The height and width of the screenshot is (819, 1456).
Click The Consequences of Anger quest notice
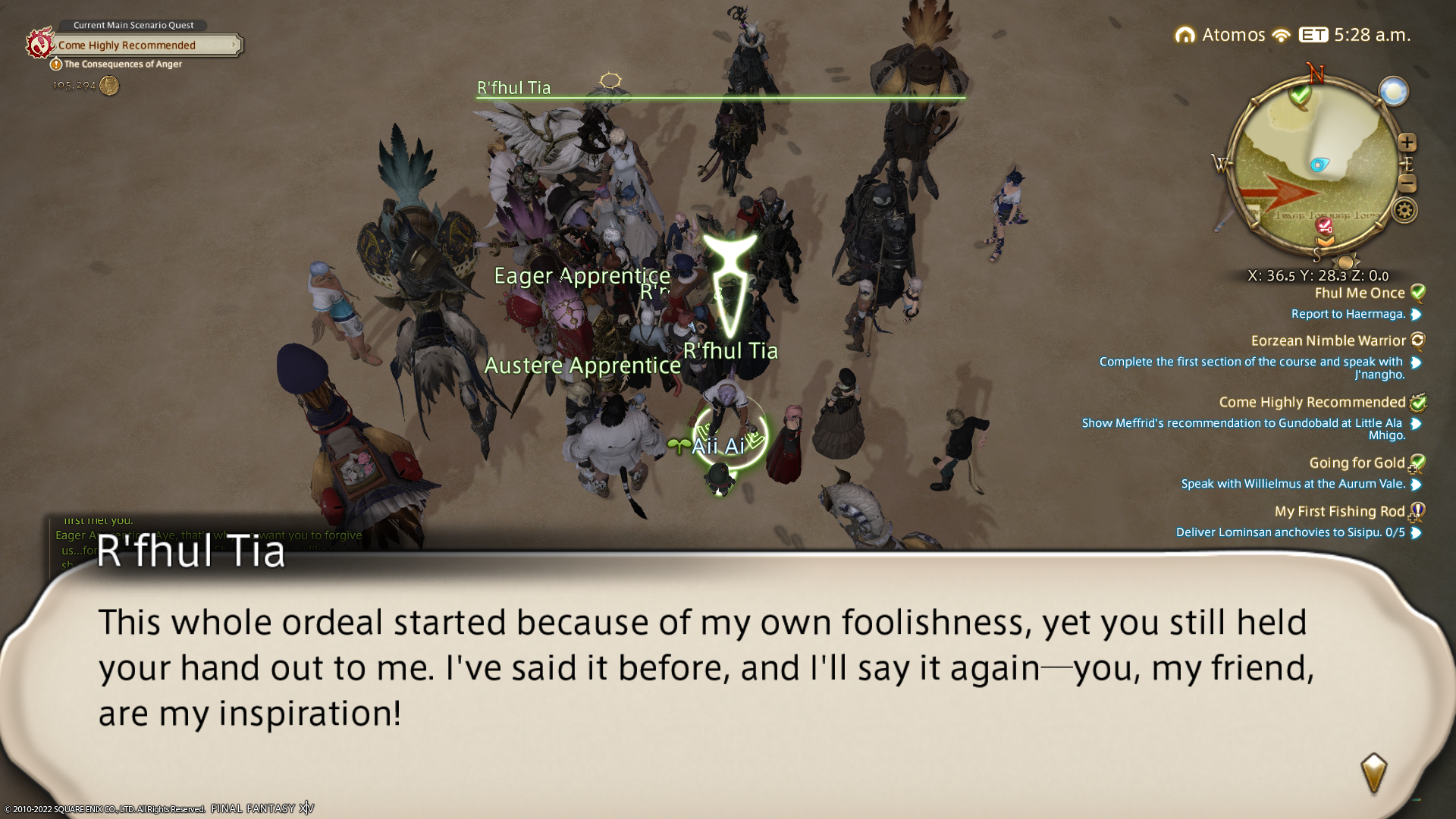click(122, 64)
